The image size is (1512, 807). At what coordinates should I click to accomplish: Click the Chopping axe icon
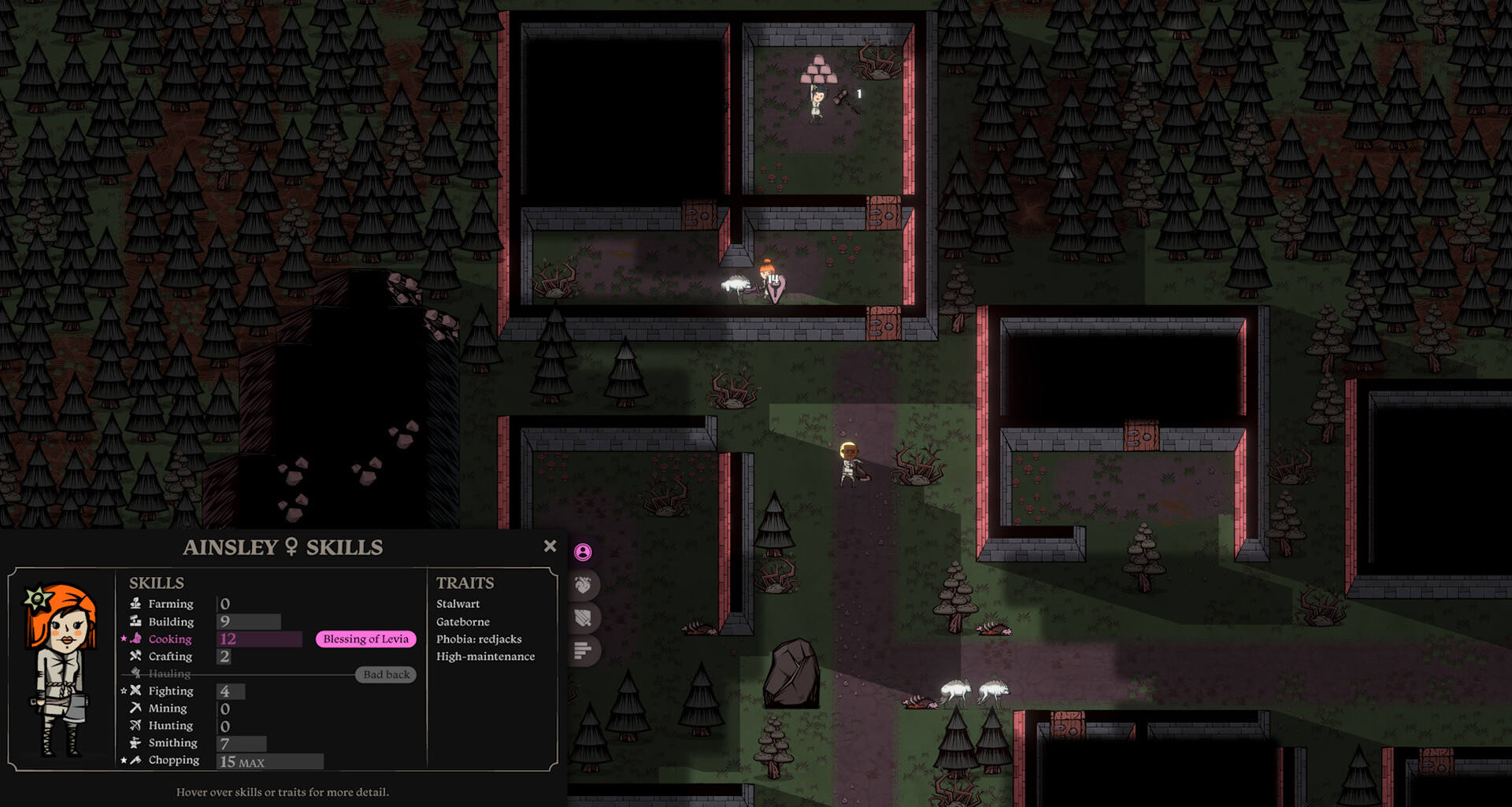pyautogui.click(x=135, y=760)
